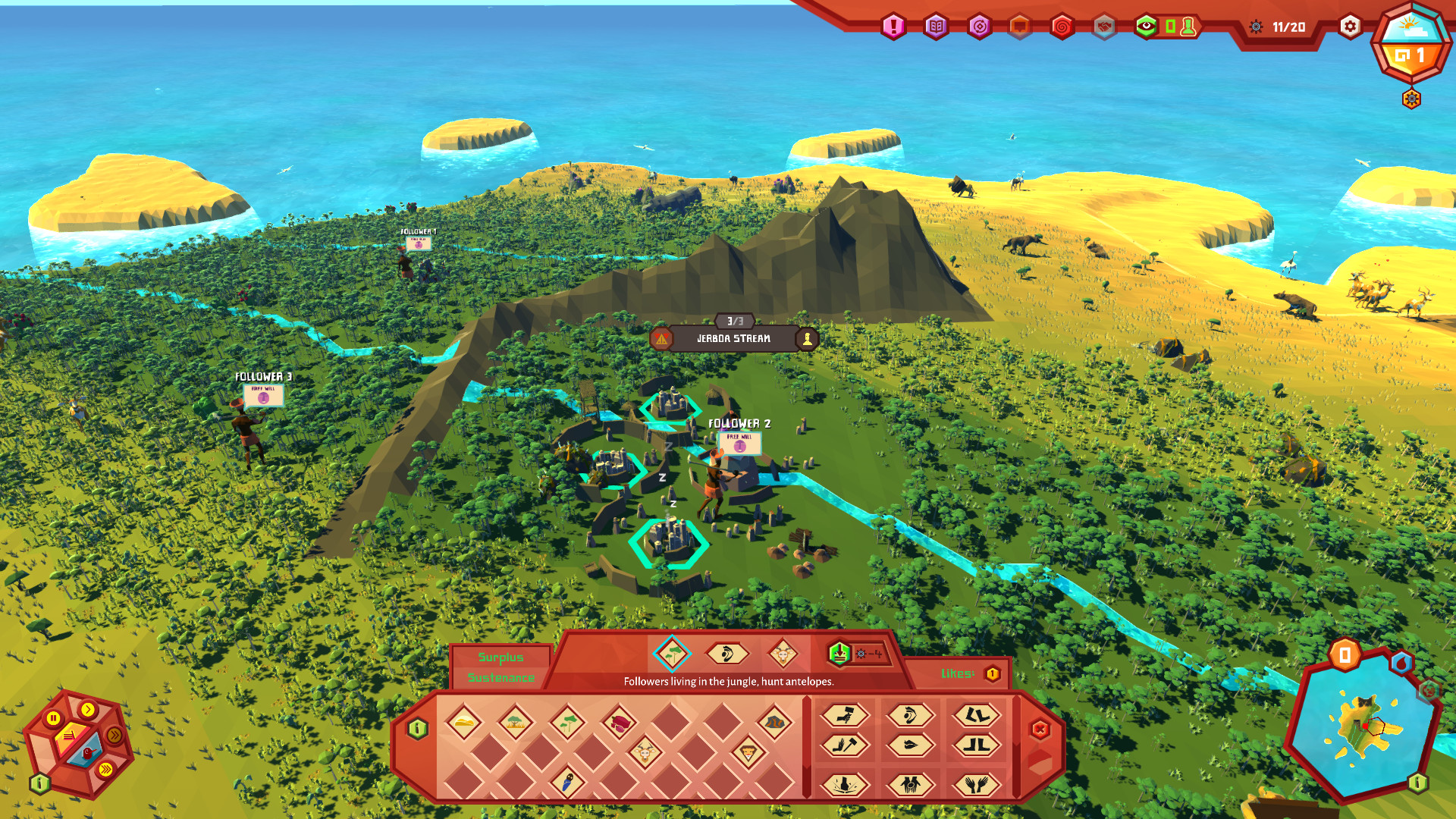1456x819 pixels.
Task: Open the flask icon in top bar
Action: tap(1188, 27)
